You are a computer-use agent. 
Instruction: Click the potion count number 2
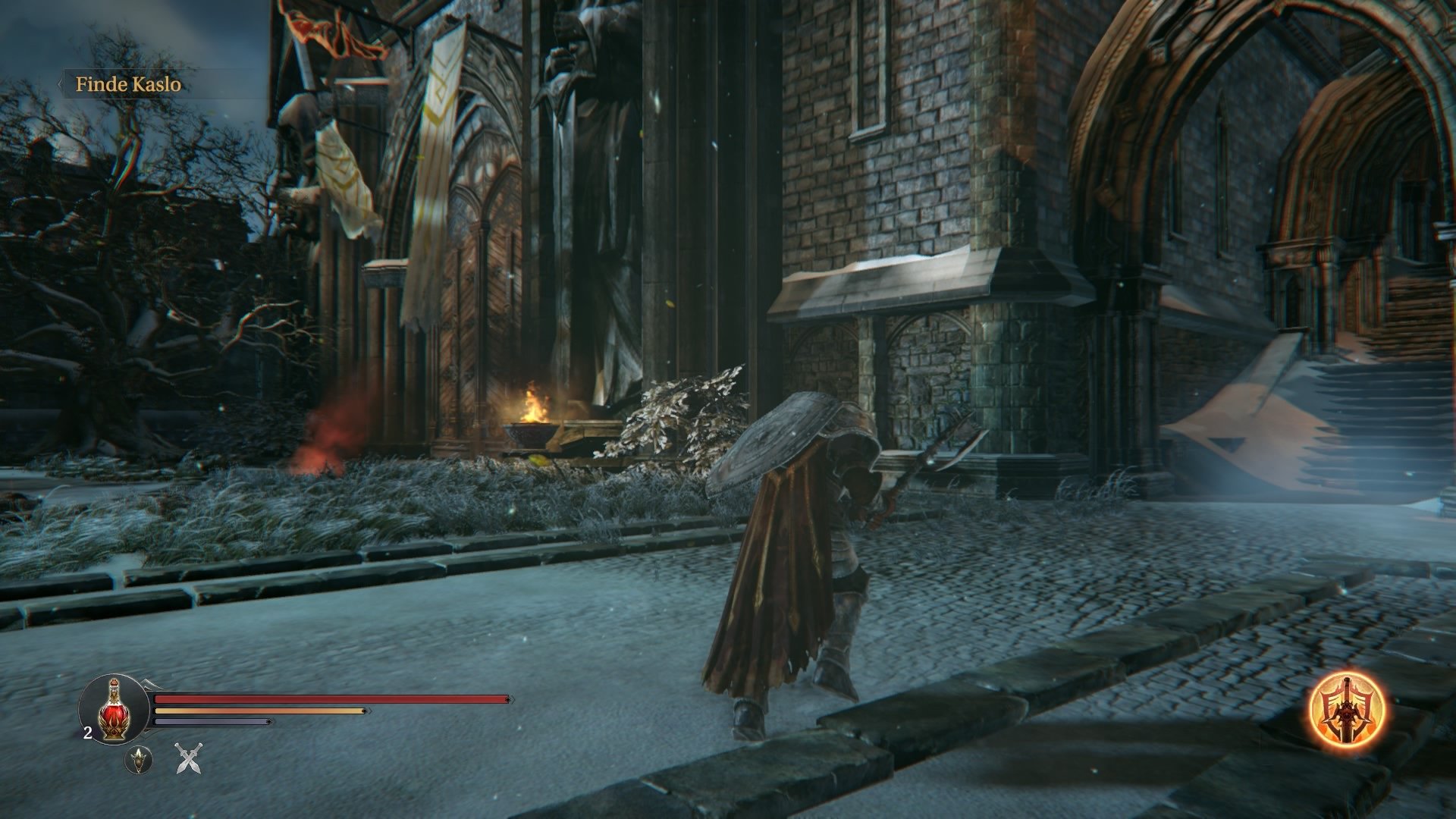pos(87,733)
